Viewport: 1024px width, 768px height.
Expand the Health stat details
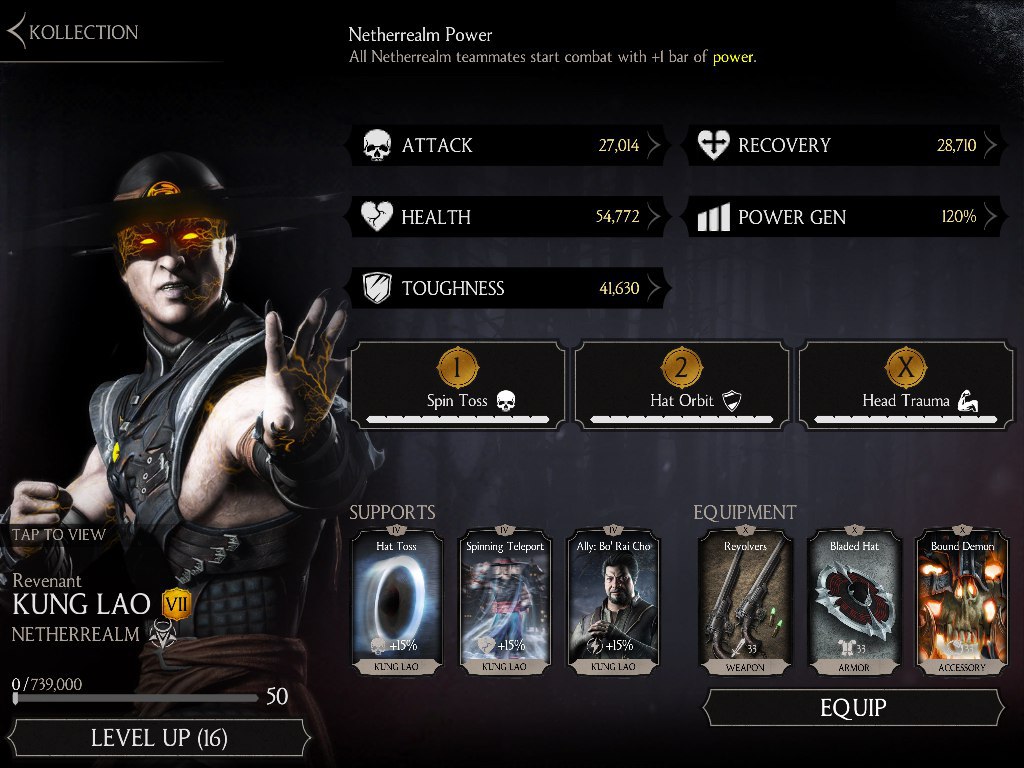pos(510,217)
